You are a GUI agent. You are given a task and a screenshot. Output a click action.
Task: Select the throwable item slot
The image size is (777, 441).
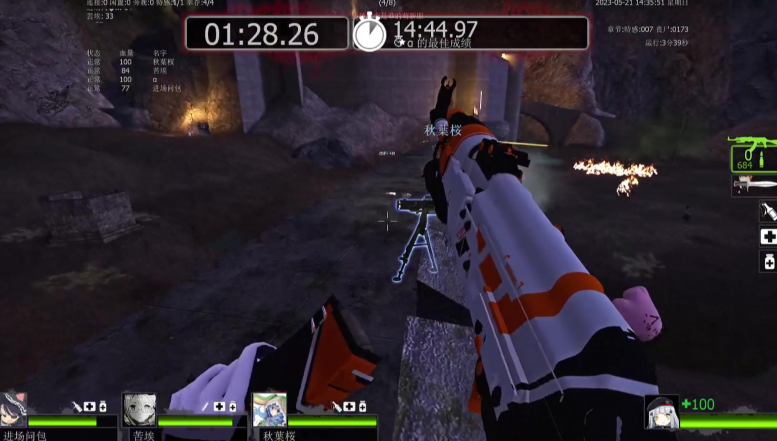768,211
